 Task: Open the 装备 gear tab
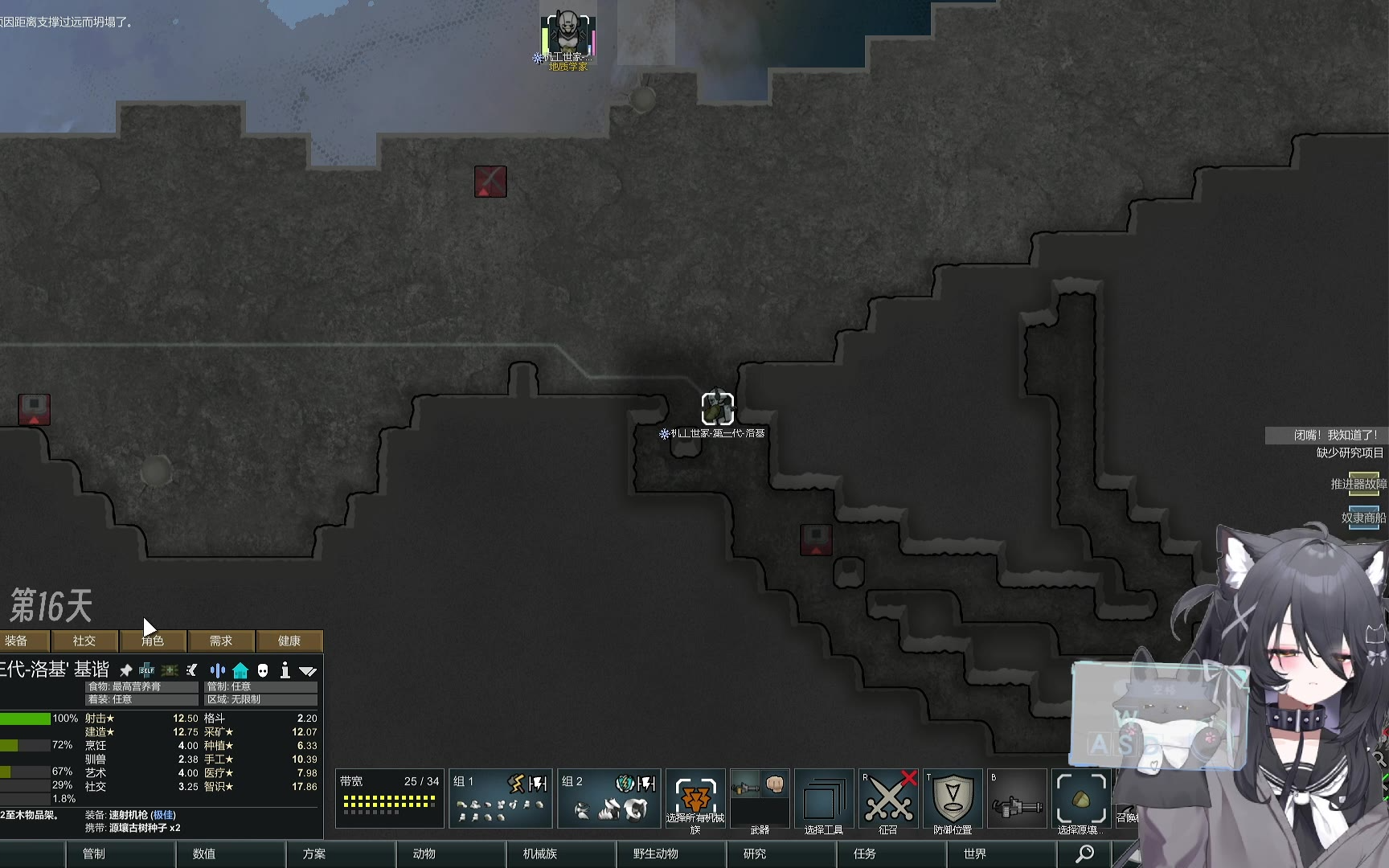[16, 641]
